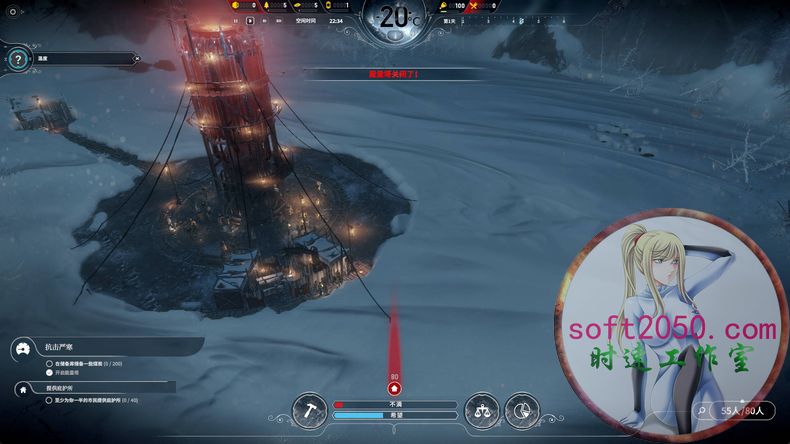The width and height of the screenshot is (790, 444).
Task: Show the coal resource counter details
Action: click(238, 5)
